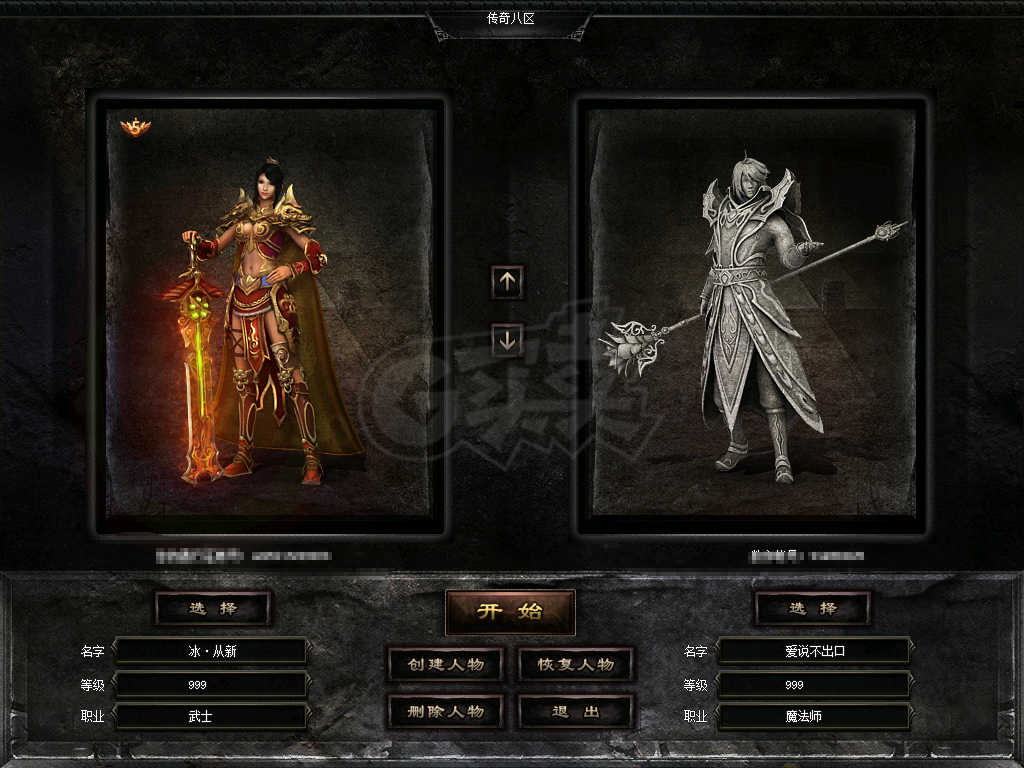1024x768 pixels.
Task: Click the up arrow button
Action: tap(507, 282)
